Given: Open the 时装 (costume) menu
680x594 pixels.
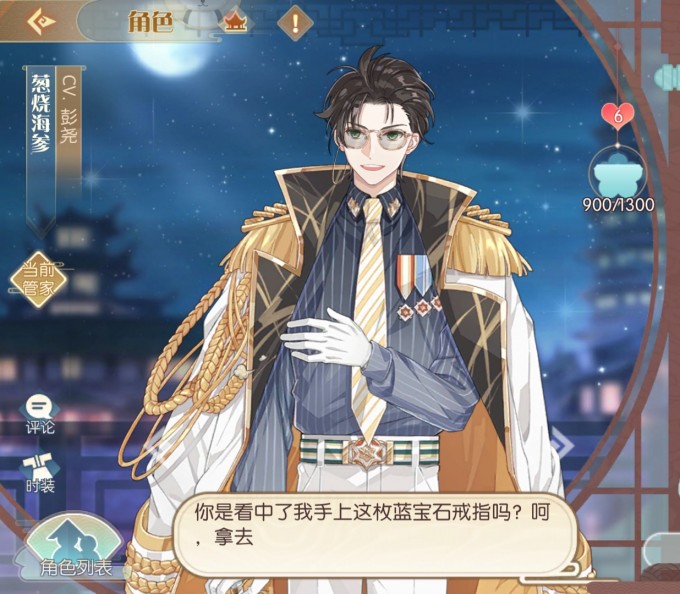Looking at the screenshot, I should [x=40, y=472].
